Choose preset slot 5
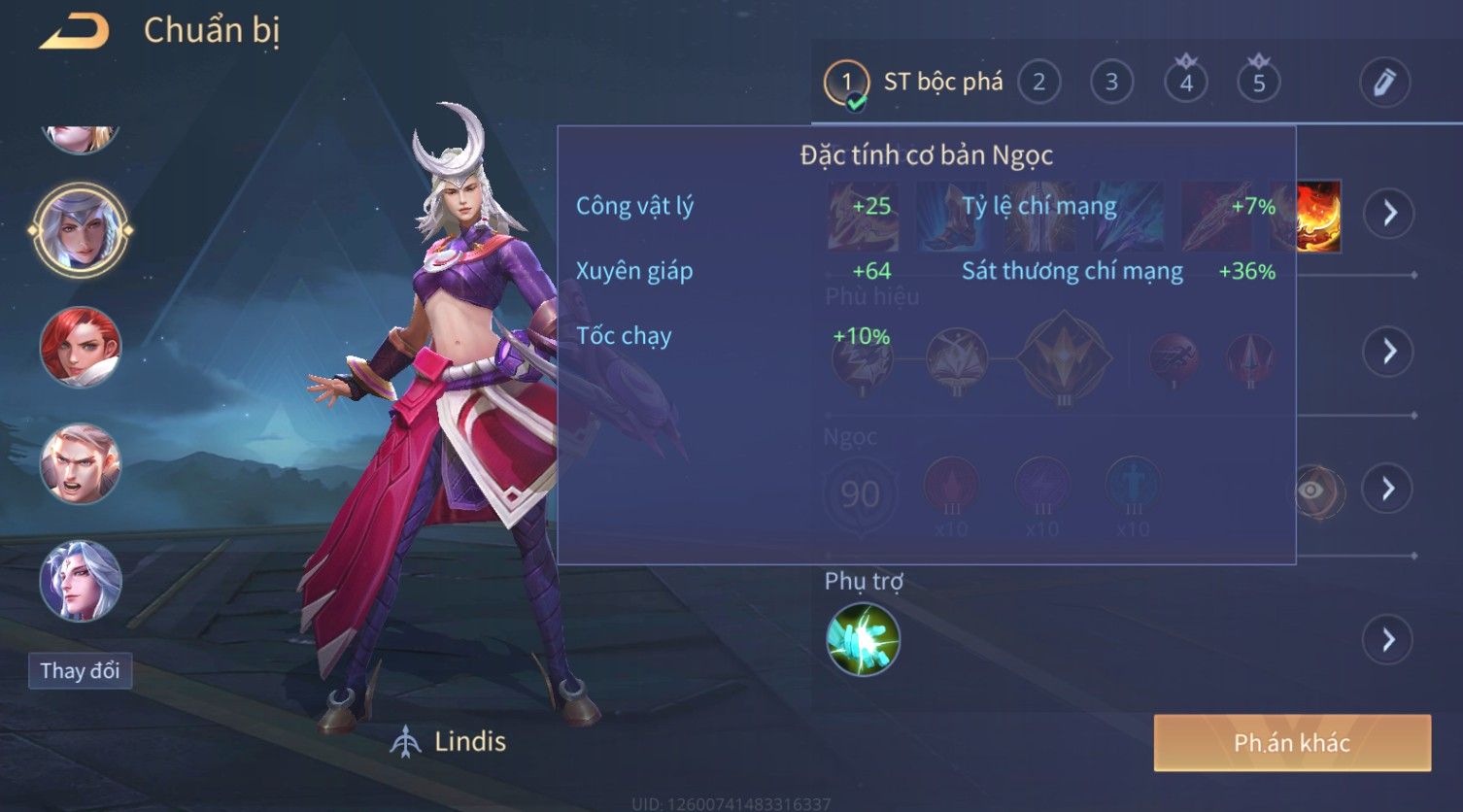Image resolution: width=1463 pixels, height=812 pixels. pyautogui.click(x=1258, y=83)
